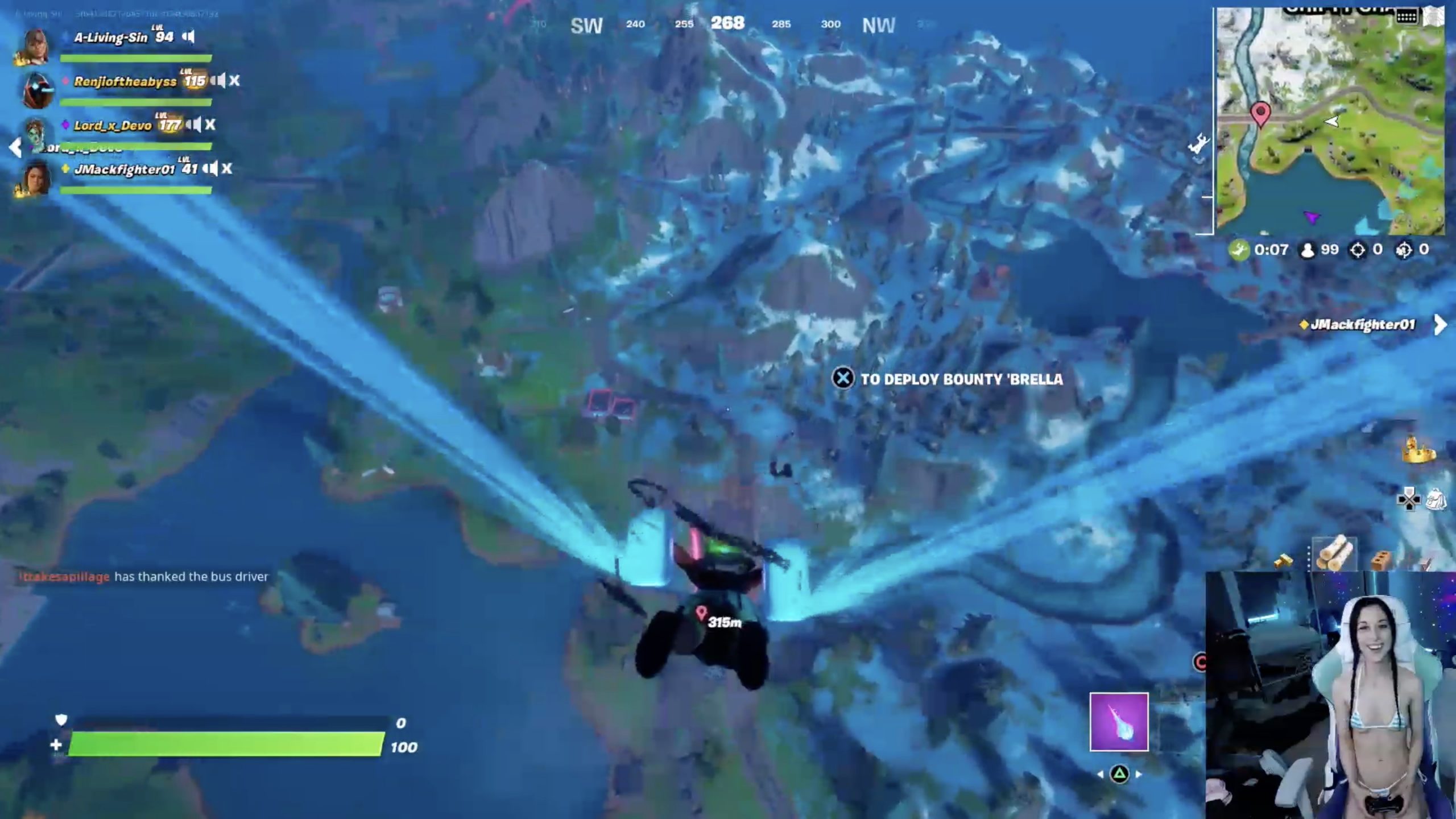Click the white left arrow at screen edge

pyautogui.click(x=15, y=148)
